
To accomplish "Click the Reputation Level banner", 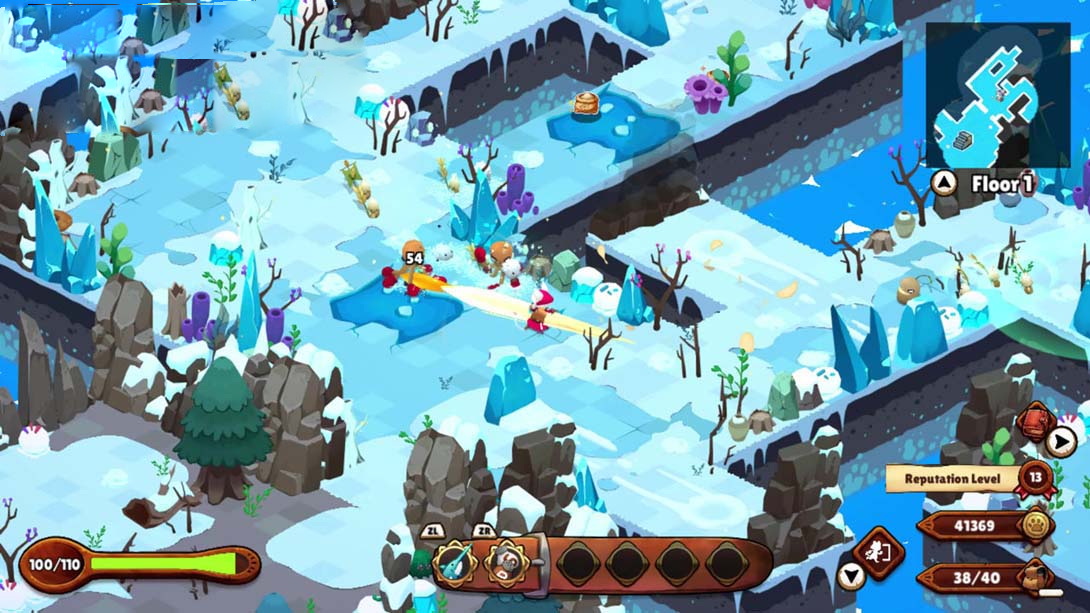I will click(952, 479).
